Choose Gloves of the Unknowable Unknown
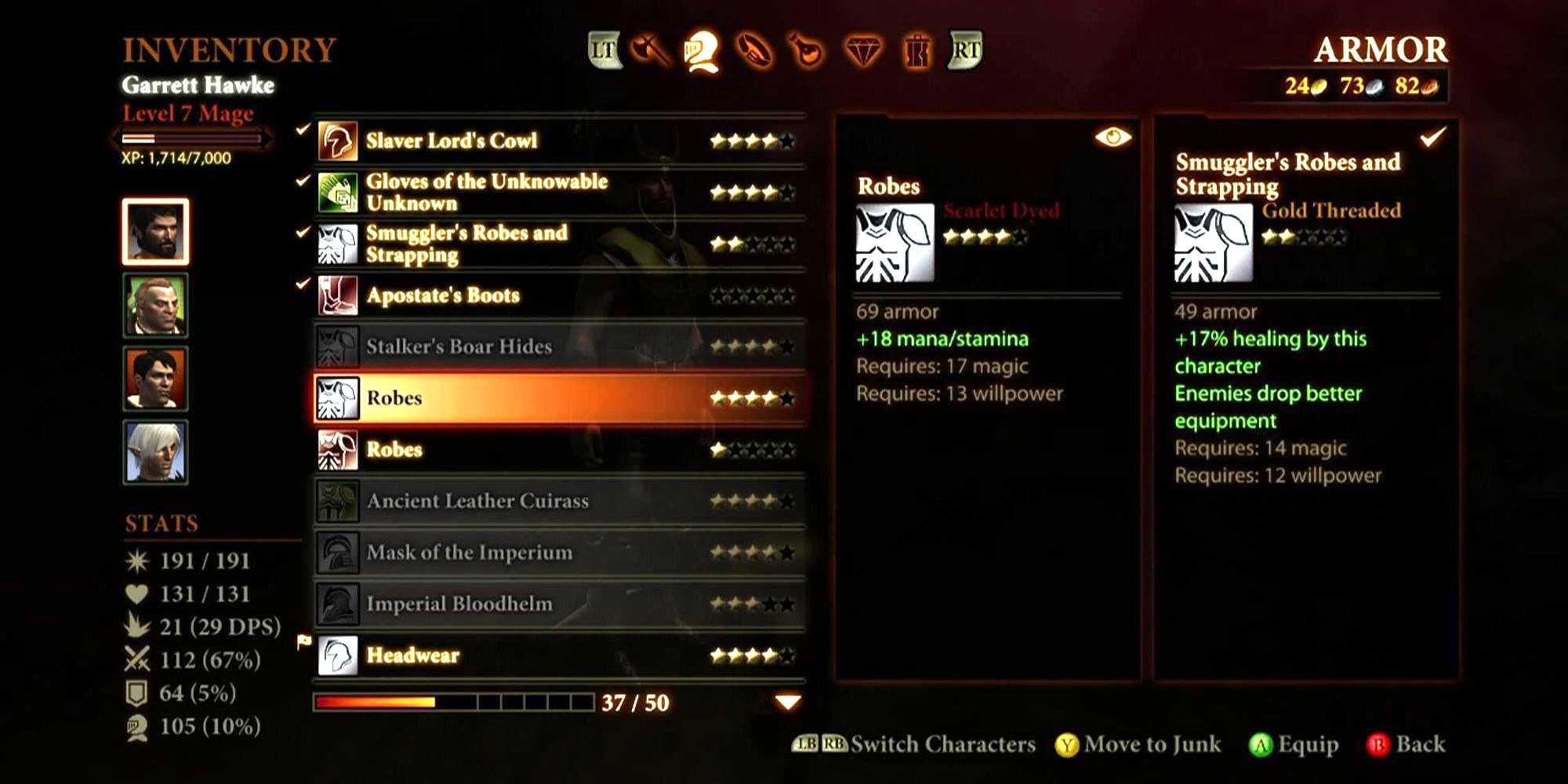Screen dimensions: 1568x784 560,192
